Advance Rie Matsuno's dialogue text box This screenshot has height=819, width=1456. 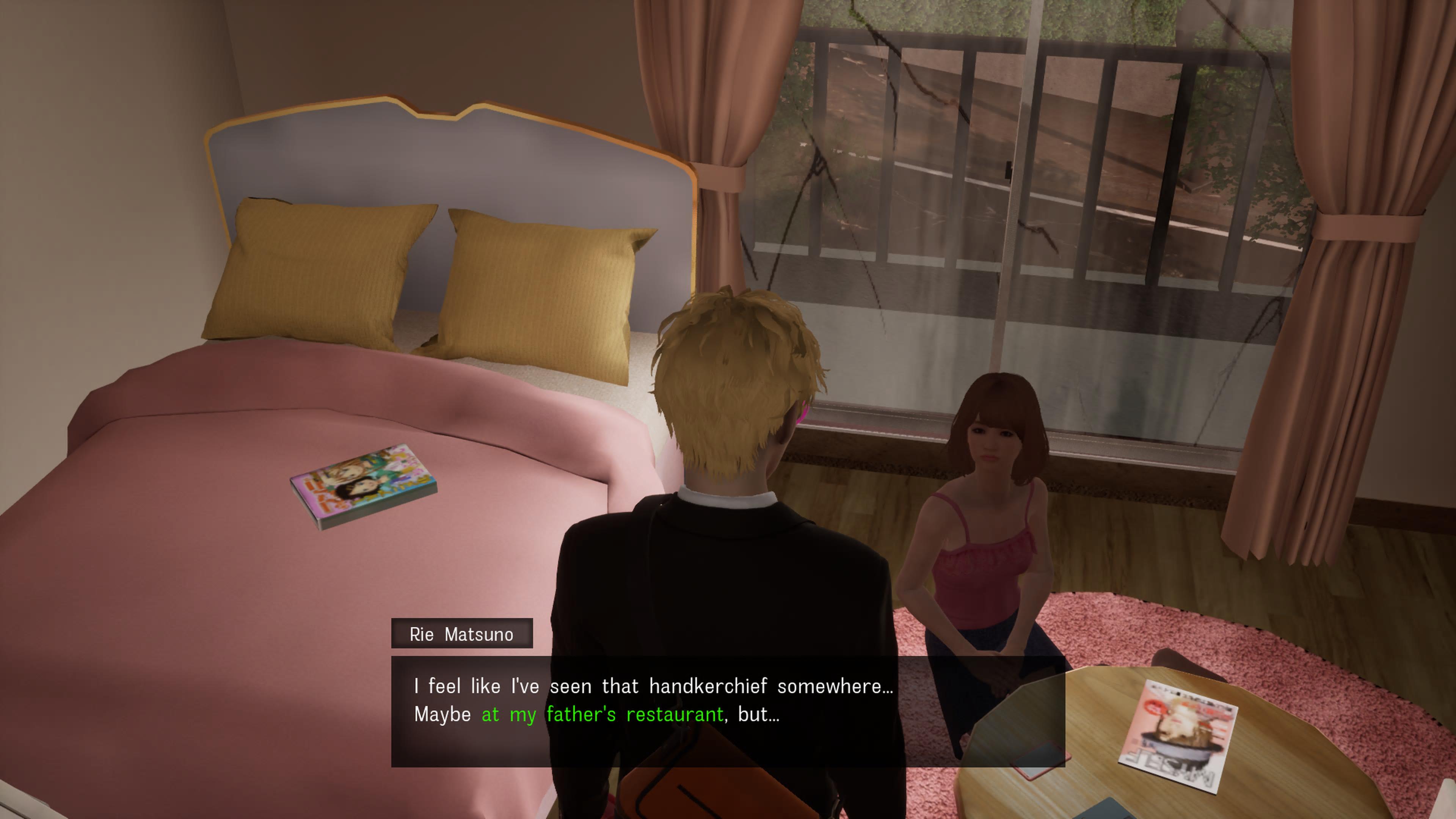[728, 711]
